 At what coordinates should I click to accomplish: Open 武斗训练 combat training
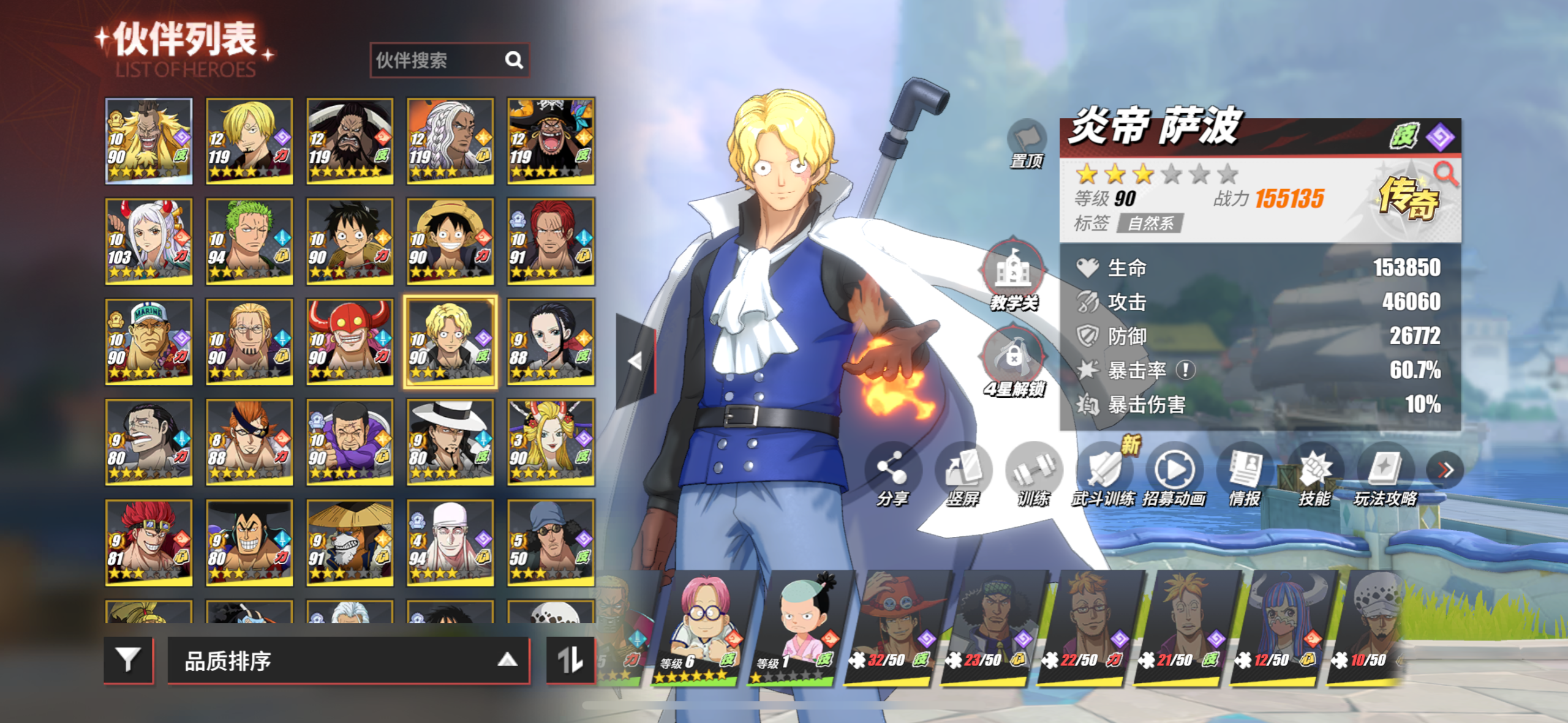tap(1104, 474)
